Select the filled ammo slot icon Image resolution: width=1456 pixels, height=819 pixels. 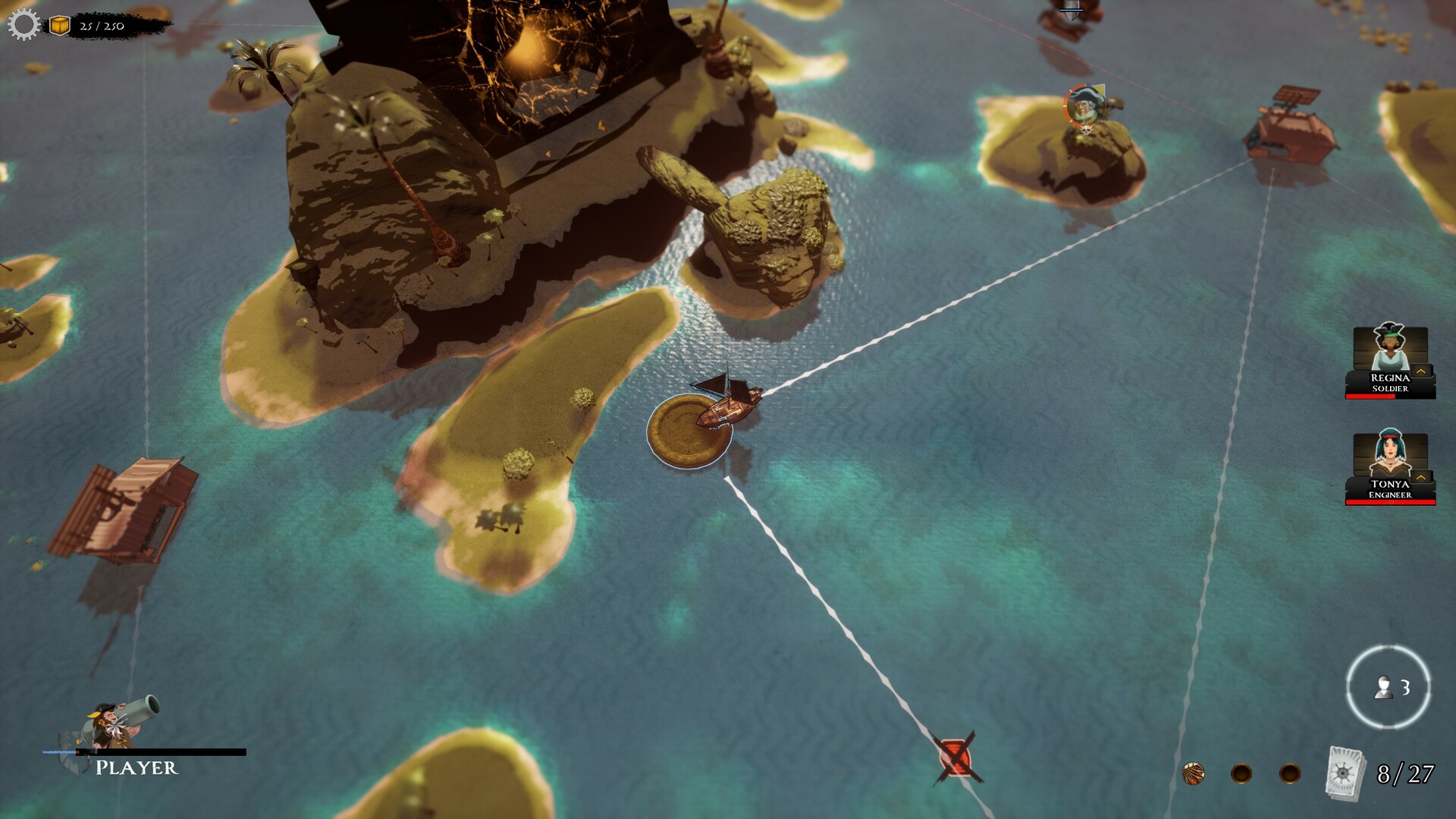1194,773
